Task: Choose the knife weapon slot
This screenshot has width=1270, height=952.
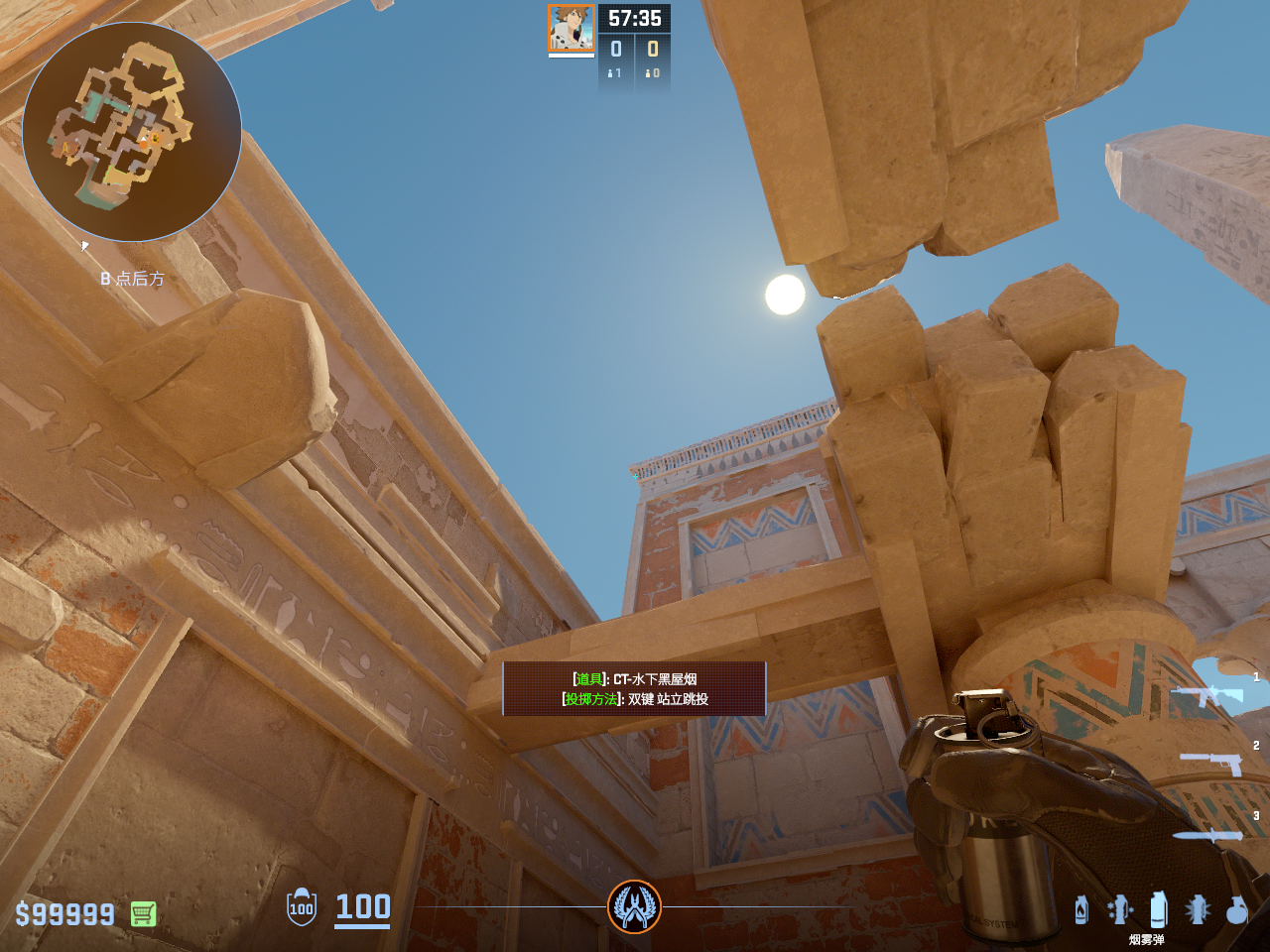Action: tap(1207, 835)
